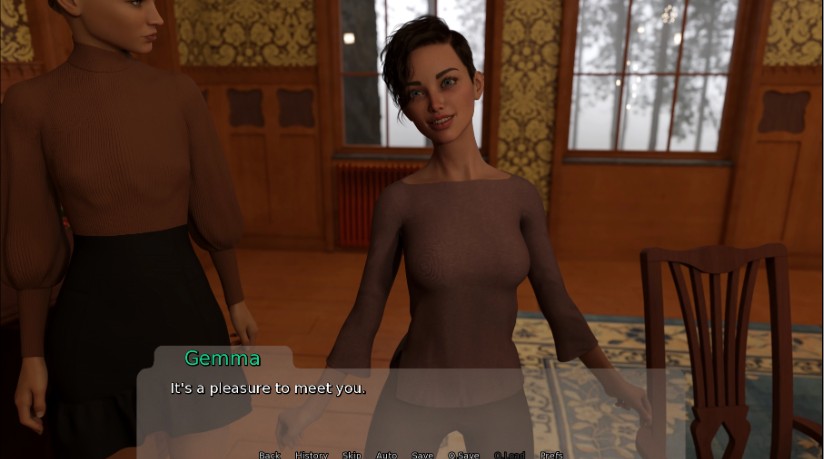Activate Skip in the quick menu

(x=352, y=455)
